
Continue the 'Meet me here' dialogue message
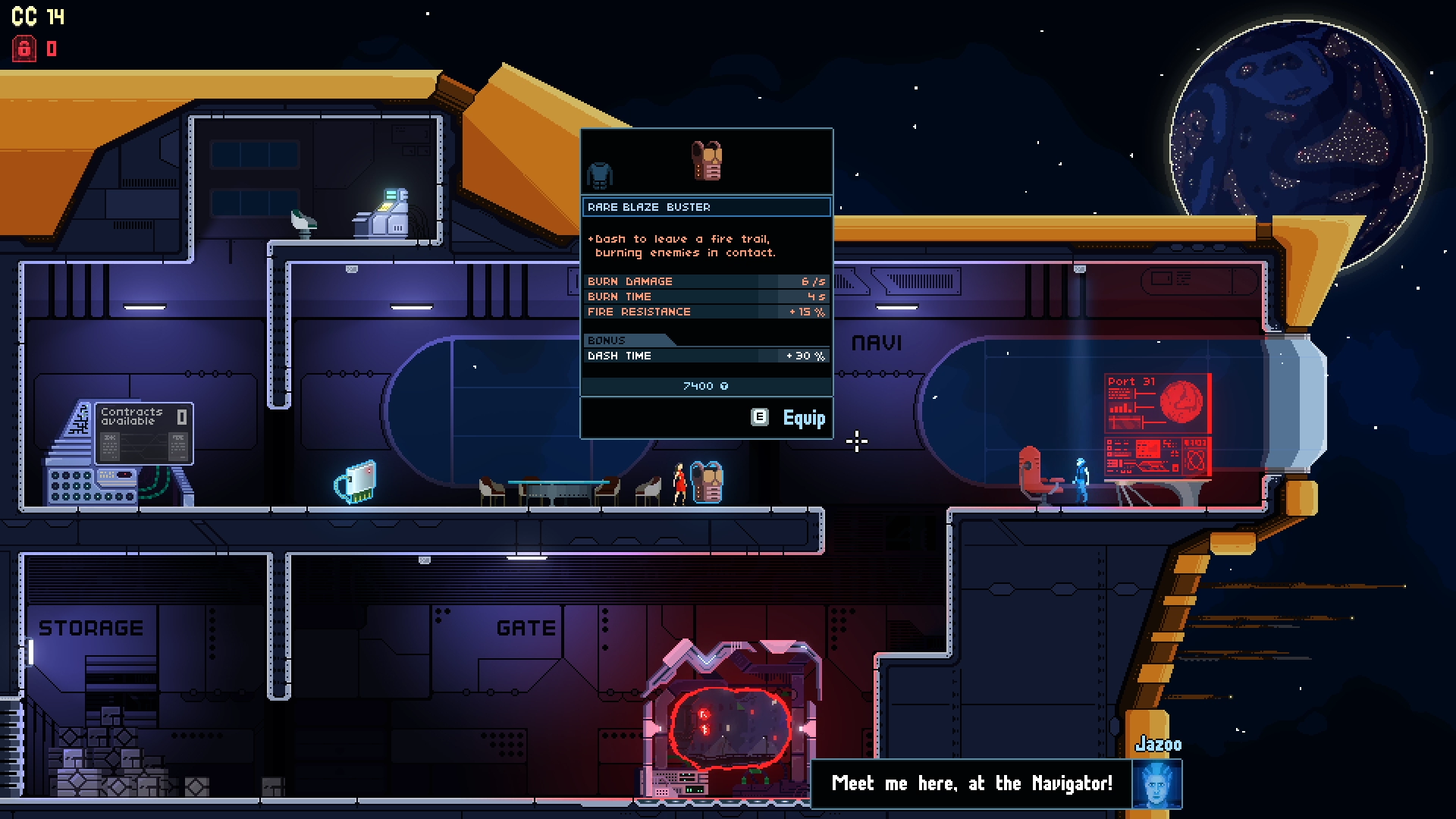pyautogui.click(x=971, y=783)
